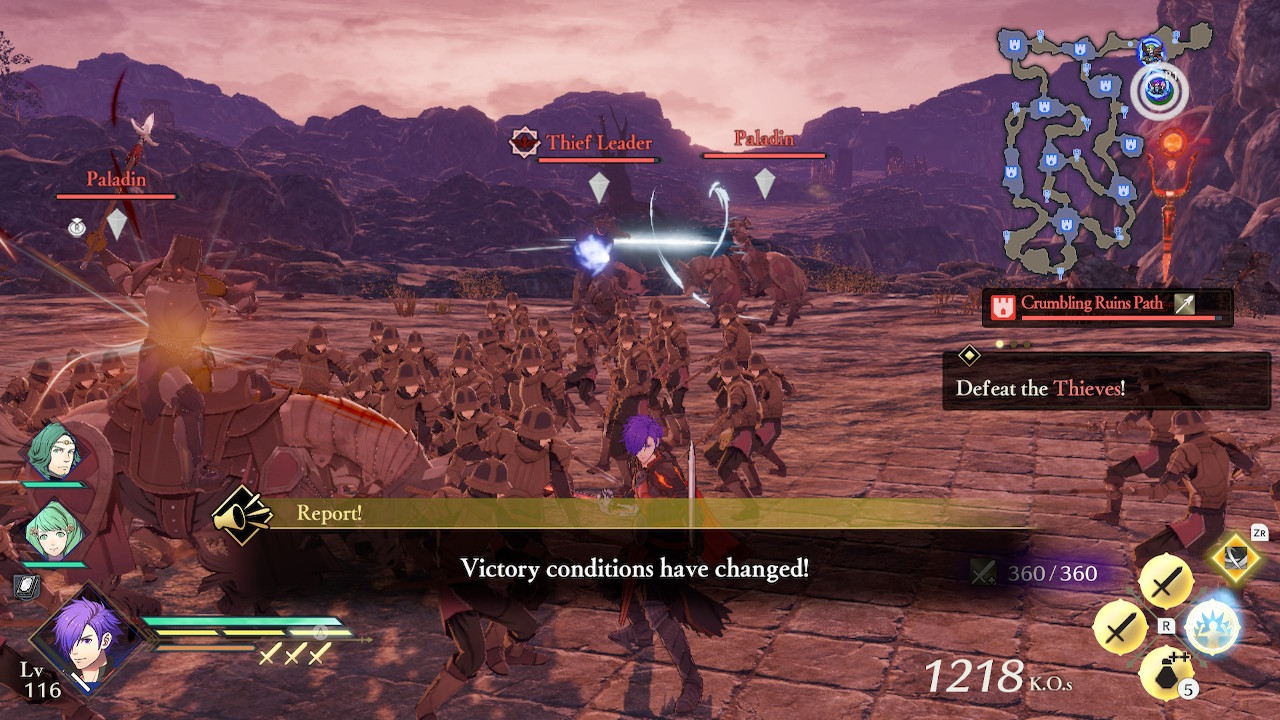Activate the Awakening special gauge icon
Viewport: 1280px width, 720px height.
pyautogui.click(x=1213, y=627)
